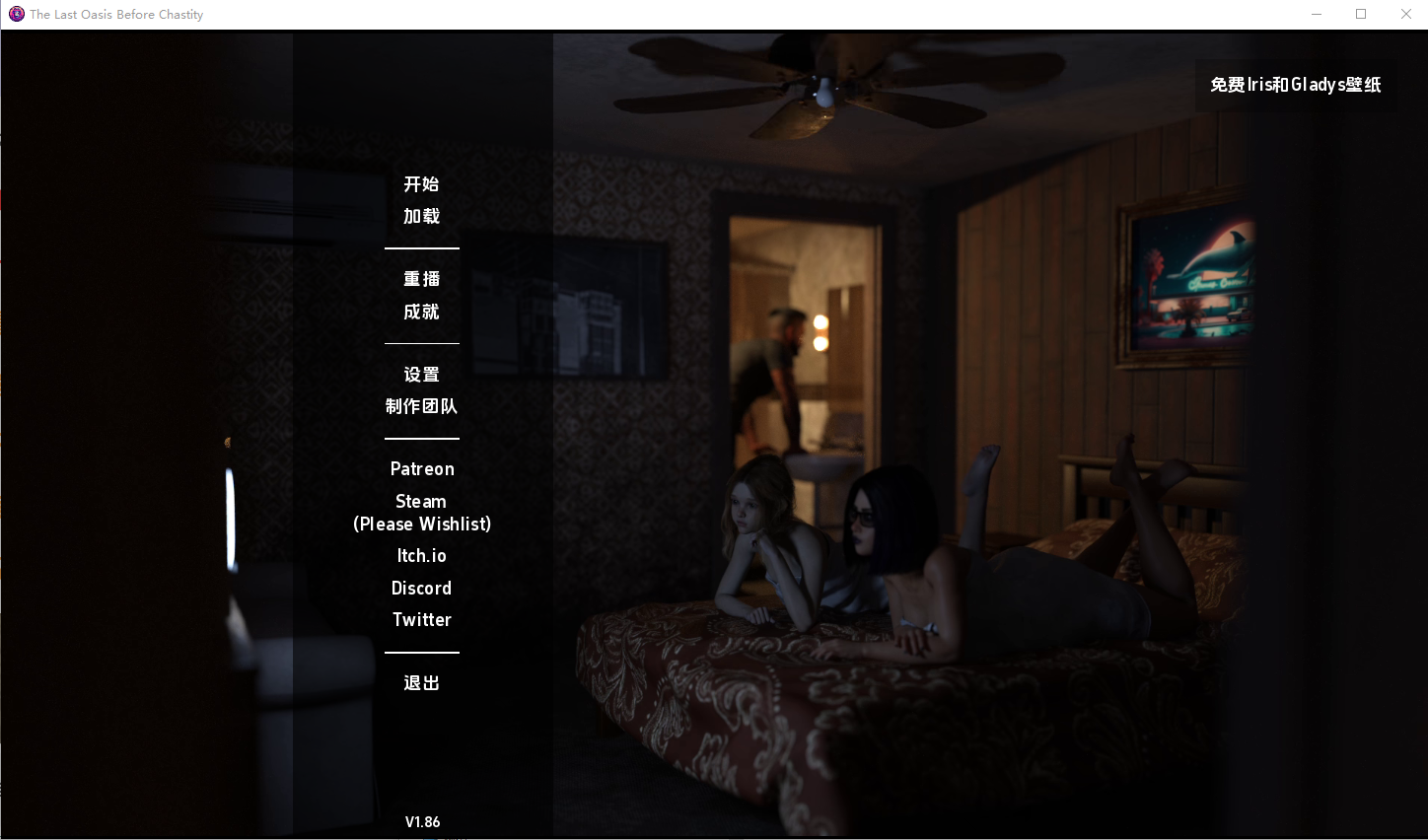Image resolution: width=1428 pixels, height=840 pixels.
Task: Click the title bar game name text
Action: click(x=115, y=14)
